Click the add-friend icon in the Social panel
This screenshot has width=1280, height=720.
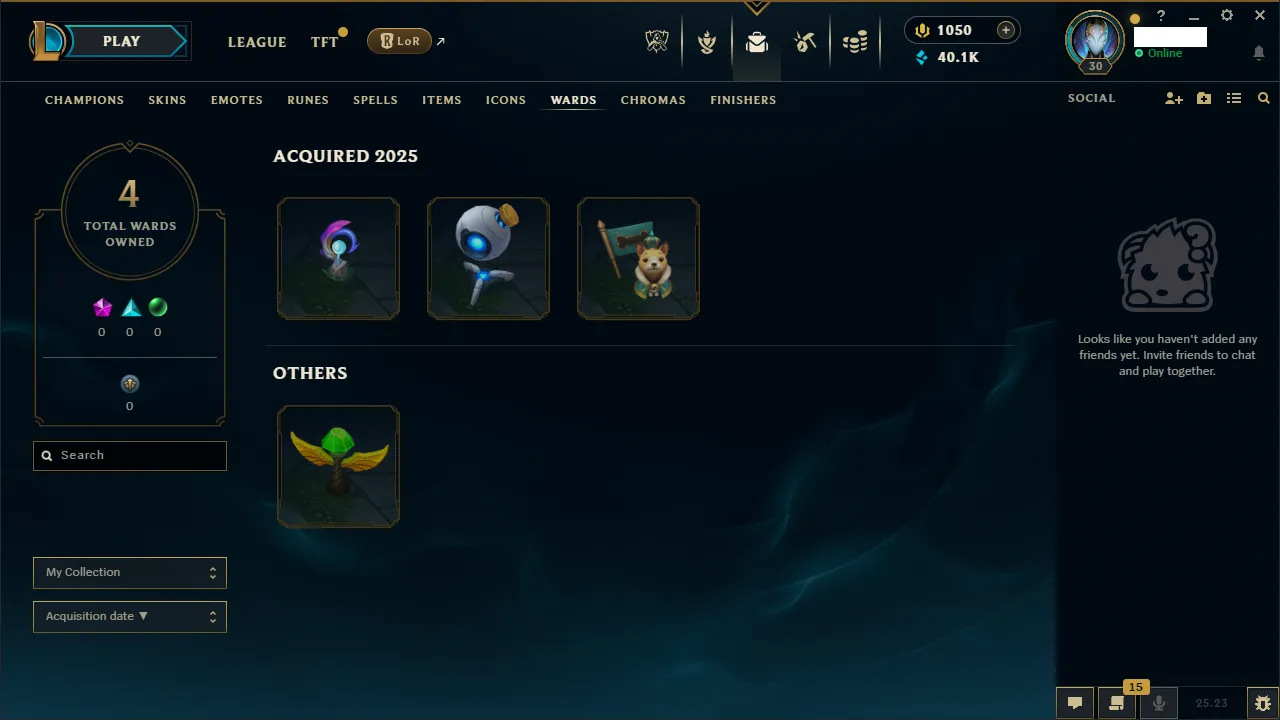click(x=1174, y=98)
